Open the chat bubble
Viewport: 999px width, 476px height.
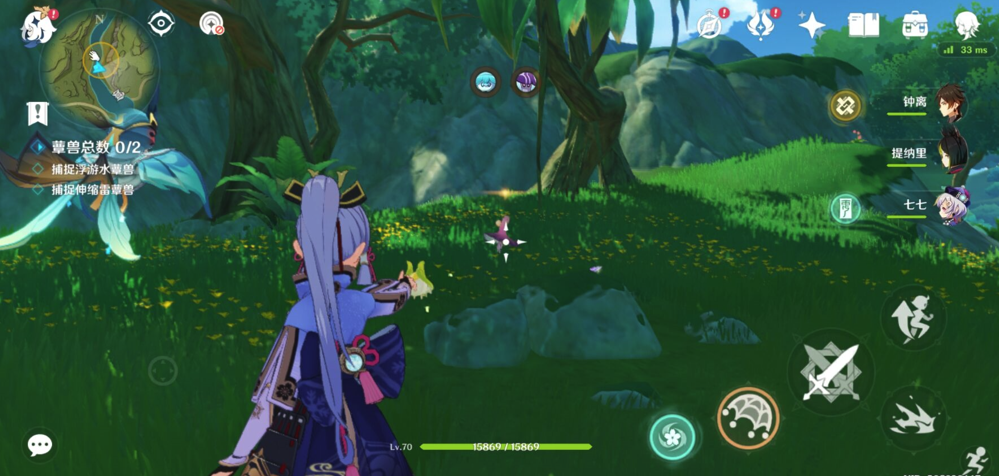[40, 444]
